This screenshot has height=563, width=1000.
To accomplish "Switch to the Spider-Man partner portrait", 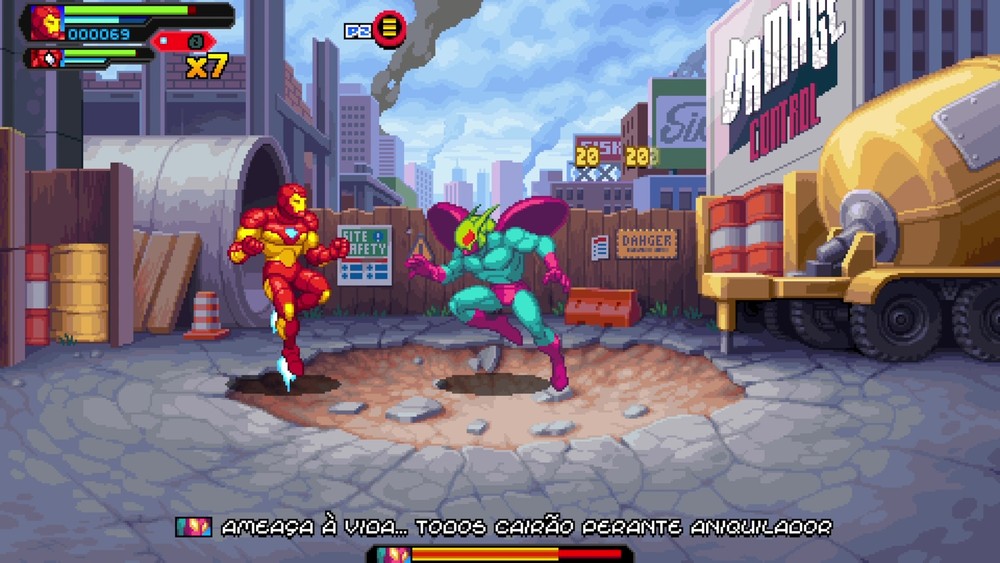I will click(x=46, y=58).
